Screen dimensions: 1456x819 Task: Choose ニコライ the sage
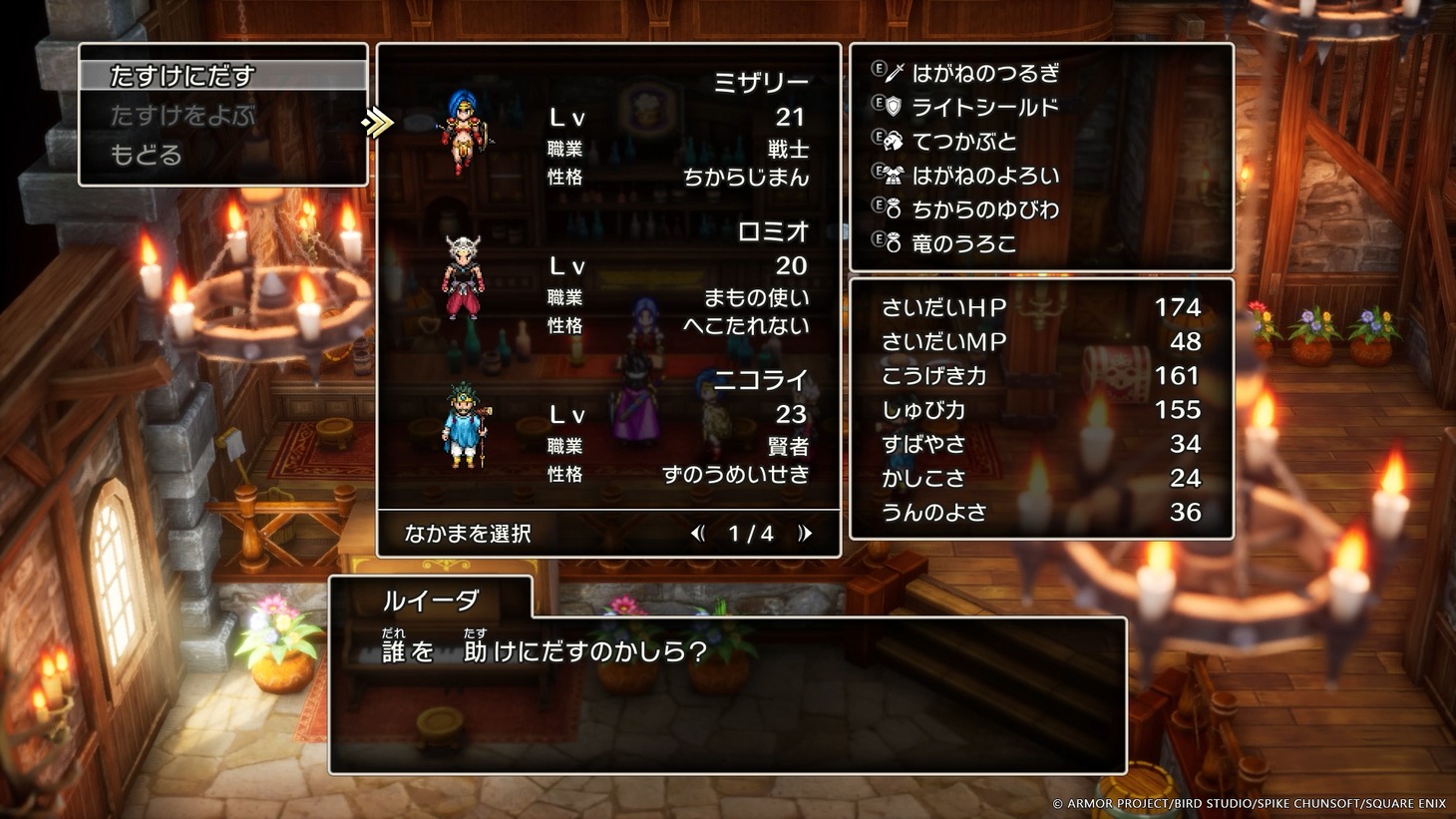pos(608,427)
